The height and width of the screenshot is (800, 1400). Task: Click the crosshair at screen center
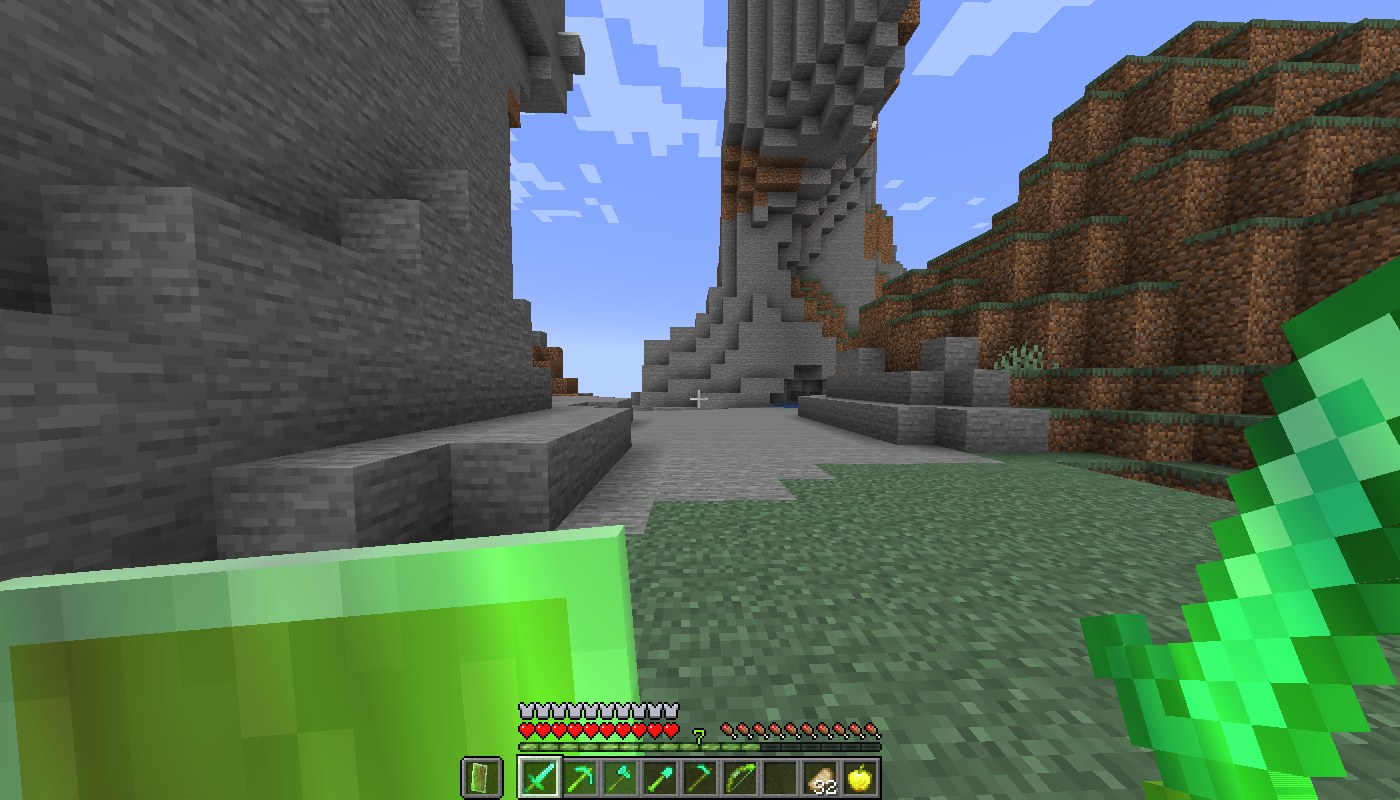coord(699,399)
